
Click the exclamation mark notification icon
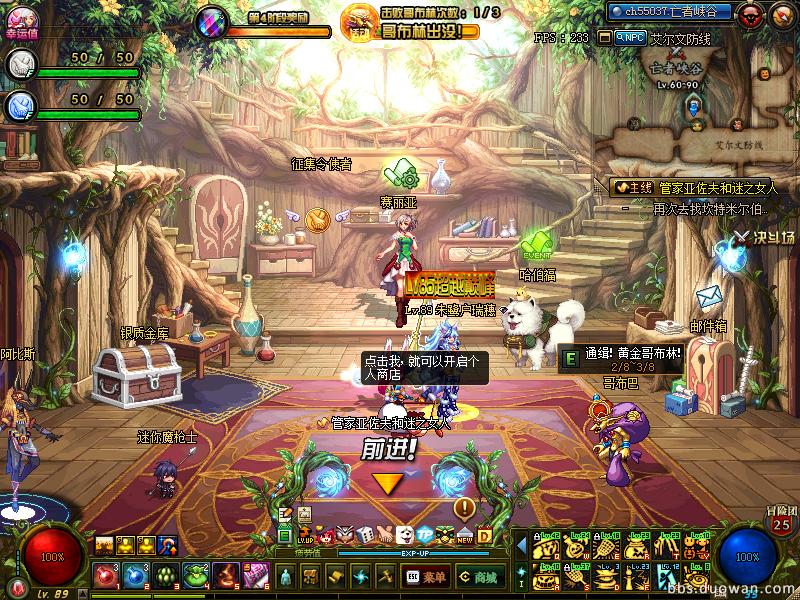click(463, 506)
